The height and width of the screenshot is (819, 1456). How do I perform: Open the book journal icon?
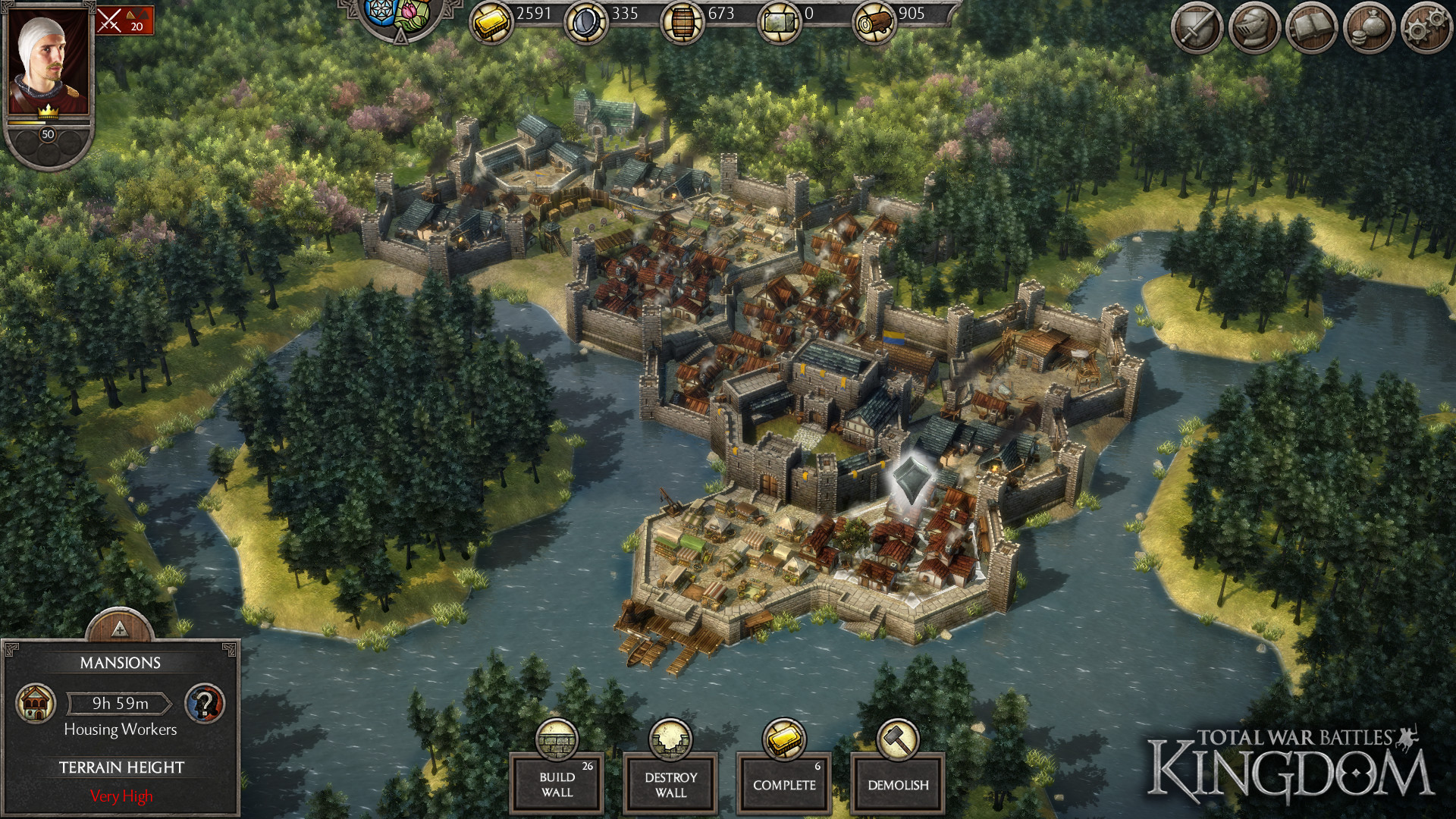pyautogui.click(x=1312, y=29)
